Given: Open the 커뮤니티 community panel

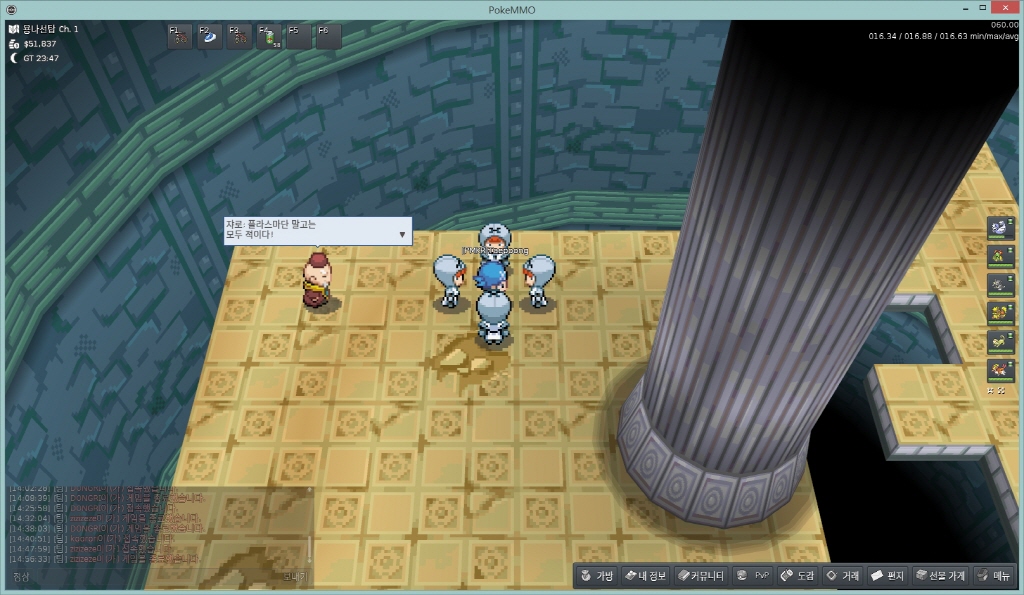Looking at the screenshot, I should click(x=701, y=576).
